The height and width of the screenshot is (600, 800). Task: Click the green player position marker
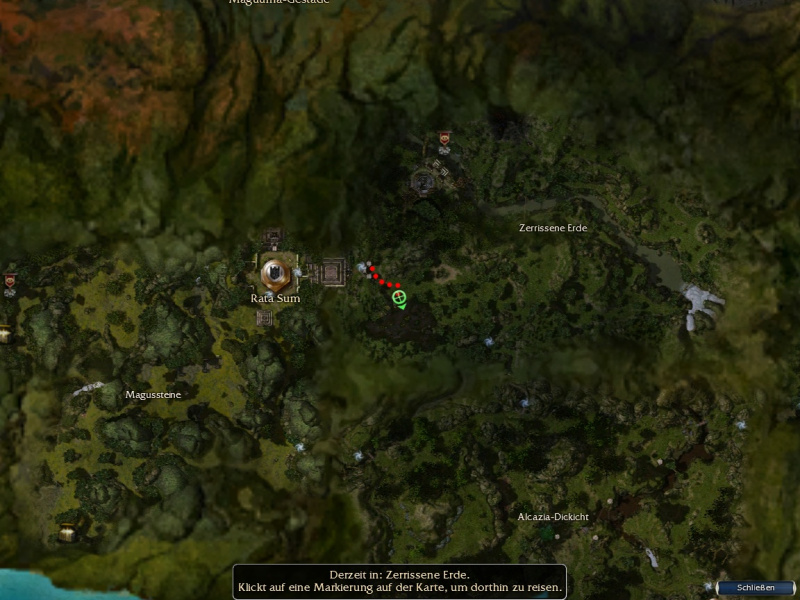tap(399, 297)
